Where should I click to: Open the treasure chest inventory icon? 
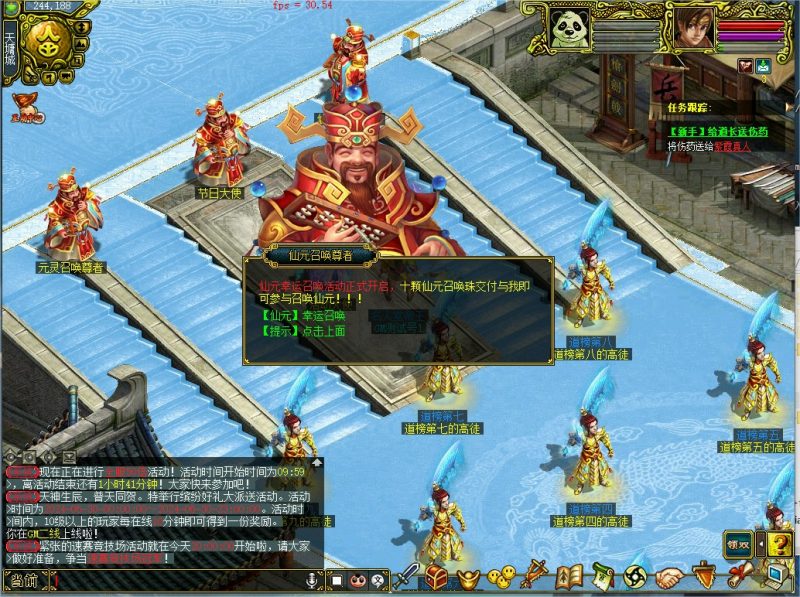point(436,577)
